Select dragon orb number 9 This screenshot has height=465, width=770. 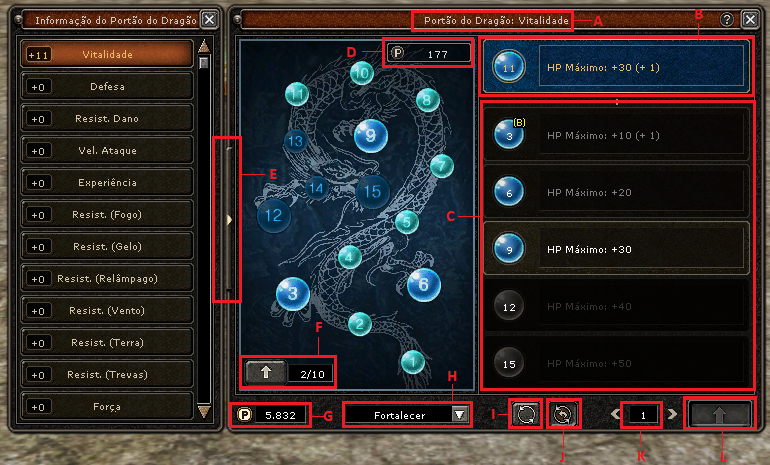(x=370, y=135)
